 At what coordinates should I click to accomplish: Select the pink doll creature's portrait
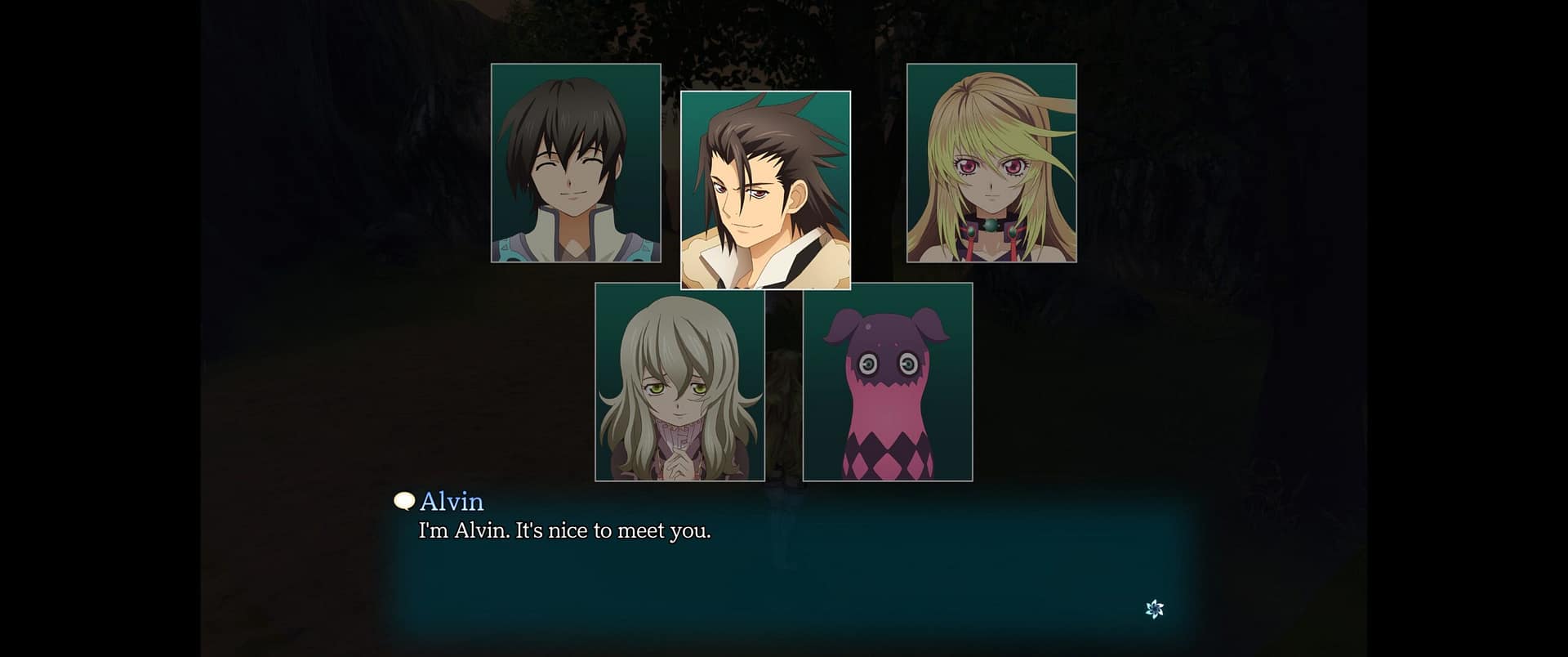point(889,382)
